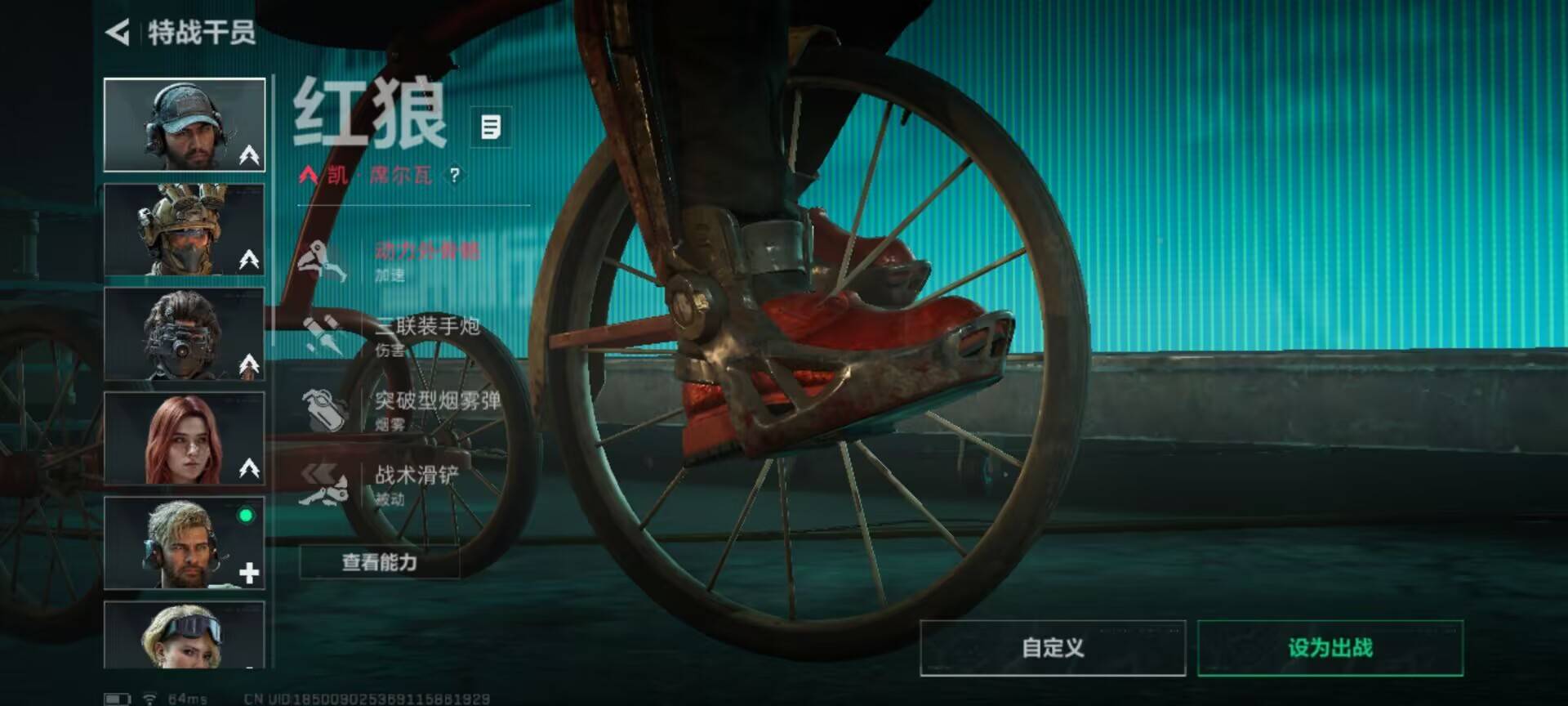This screenshot has height=706, width=1568.
Task: Open the 查看能力 abilities view
Action: pos(380,562)
